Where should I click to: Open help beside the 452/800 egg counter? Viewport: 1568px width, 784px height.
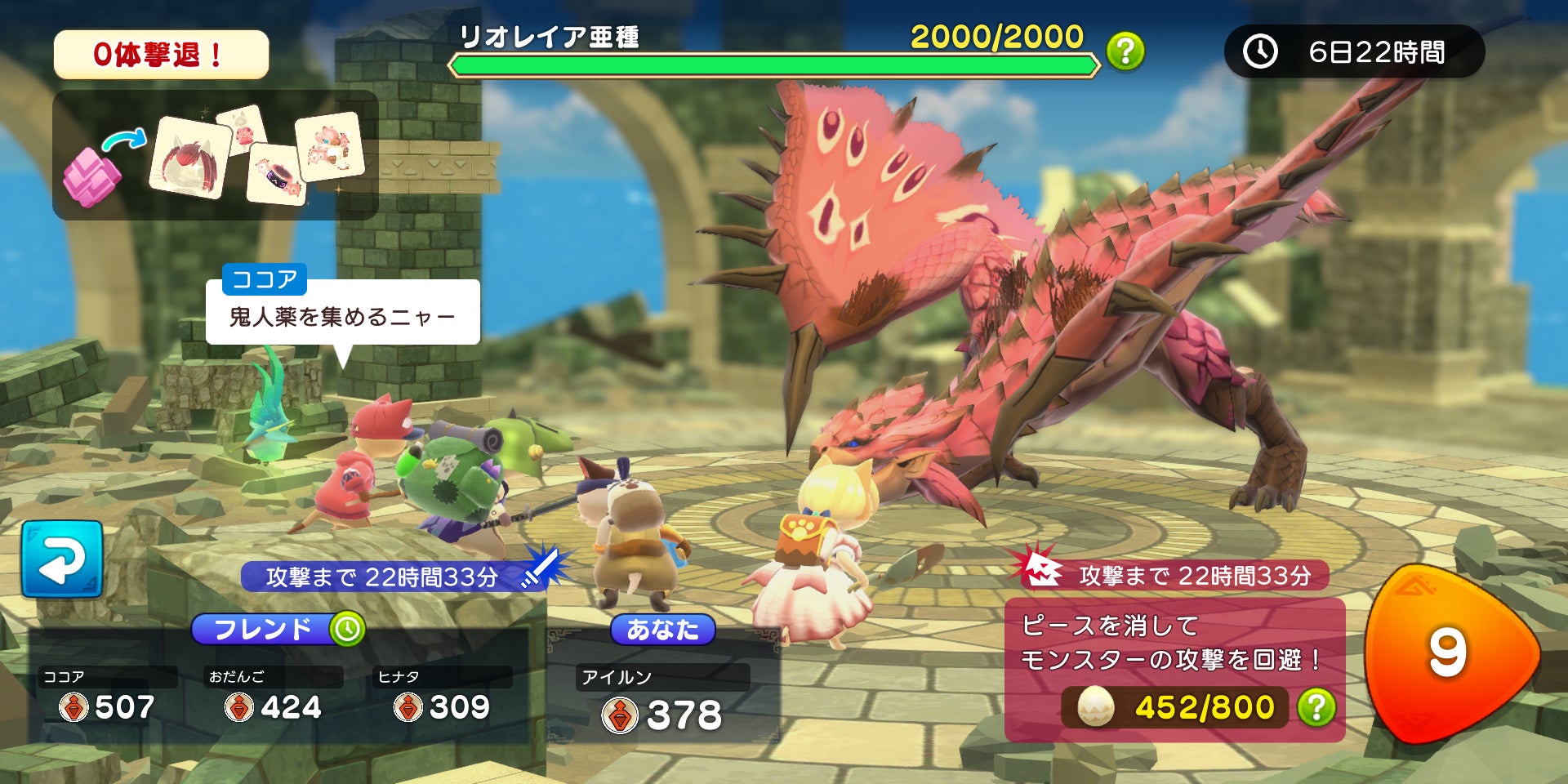pos(1316,707)
